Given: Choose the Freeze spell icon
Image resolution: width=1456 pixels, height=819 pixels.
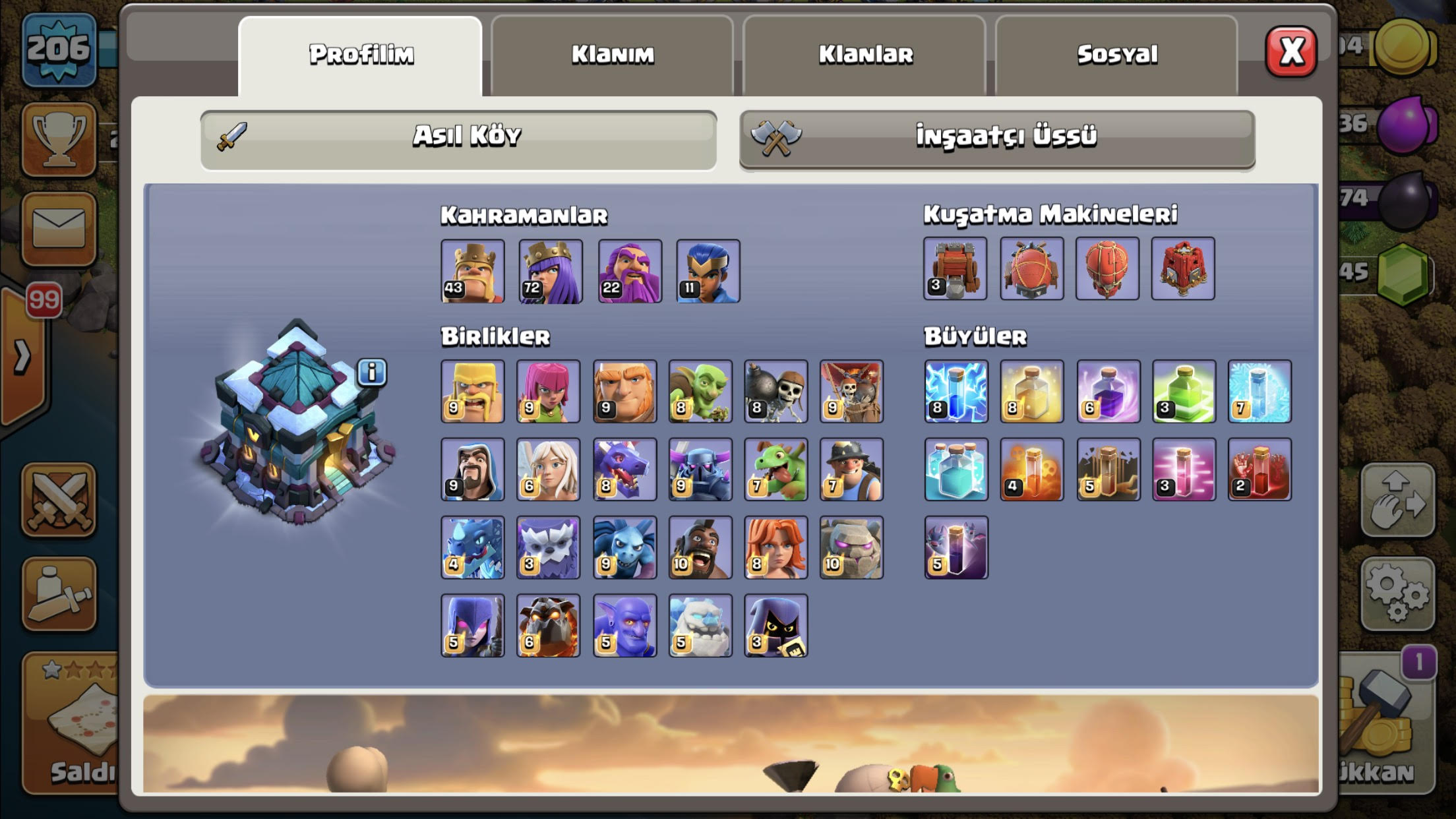Looking at the screenshot, I should (x=1259, y=391).
